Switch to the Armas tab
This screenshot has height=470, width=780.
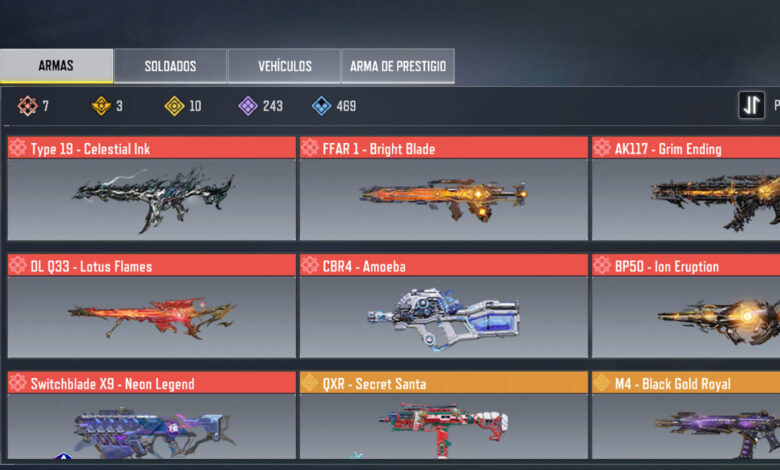pos(56,66)
